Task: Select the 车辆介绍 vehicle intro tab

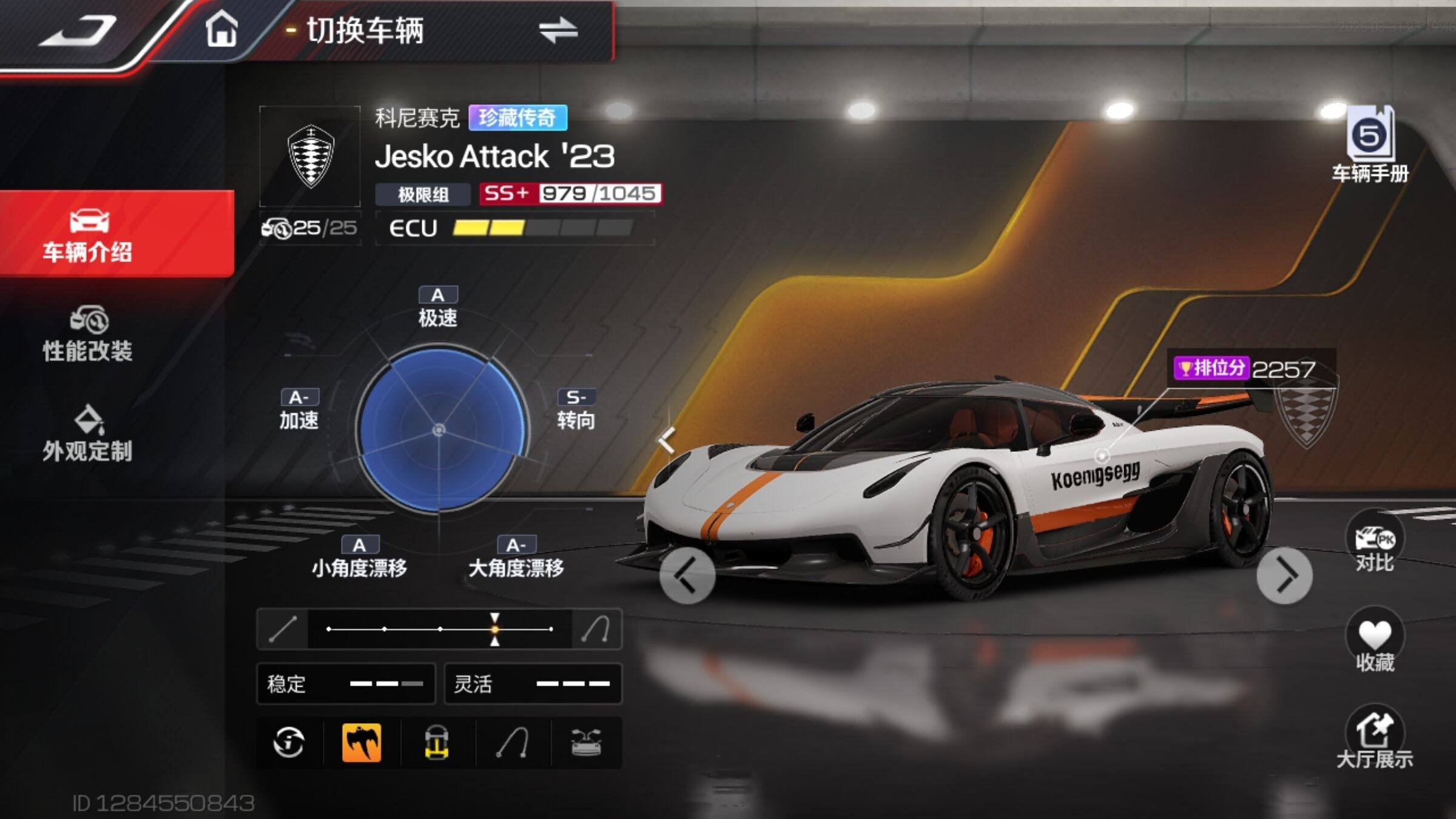Action: [89, 235]
